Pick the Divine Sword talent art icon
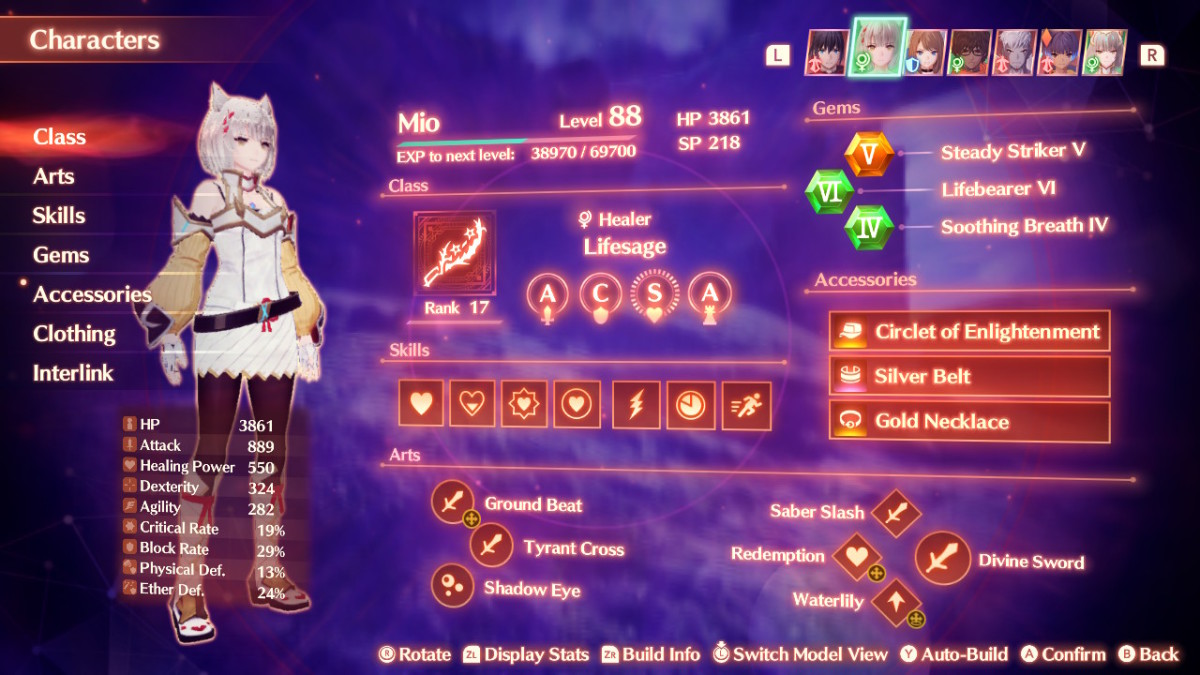Image resolution: width=1200 pixels, height=675 pixels. point(942,558)
